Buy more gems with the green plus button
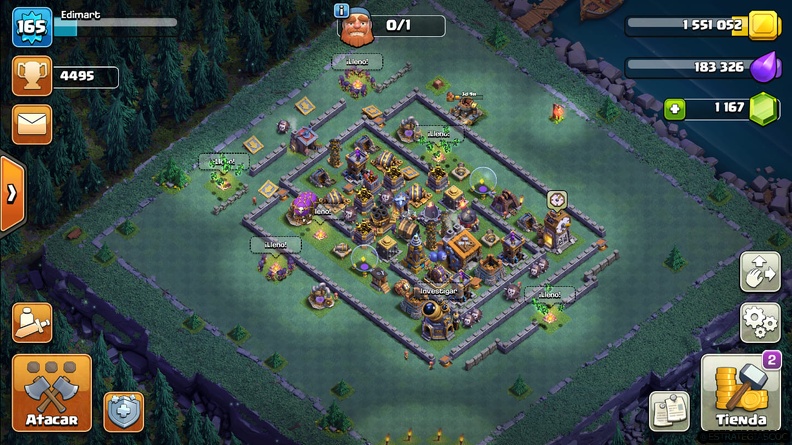The image size is (792, 445). click(675, 108)
